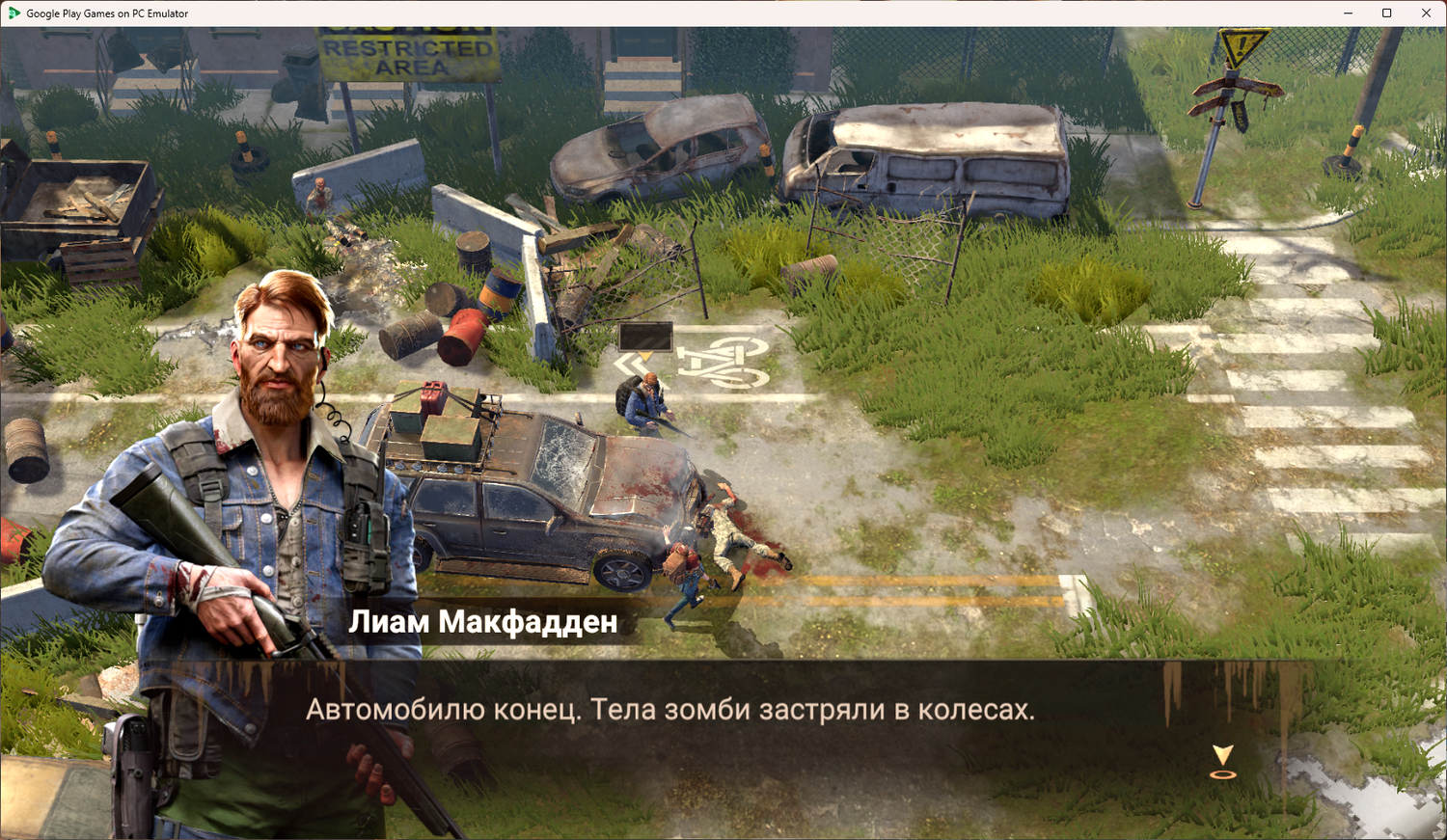Advance dialogue with the yellow arrow indicator
The image size is (1447, 840).
pos(1222,760)
